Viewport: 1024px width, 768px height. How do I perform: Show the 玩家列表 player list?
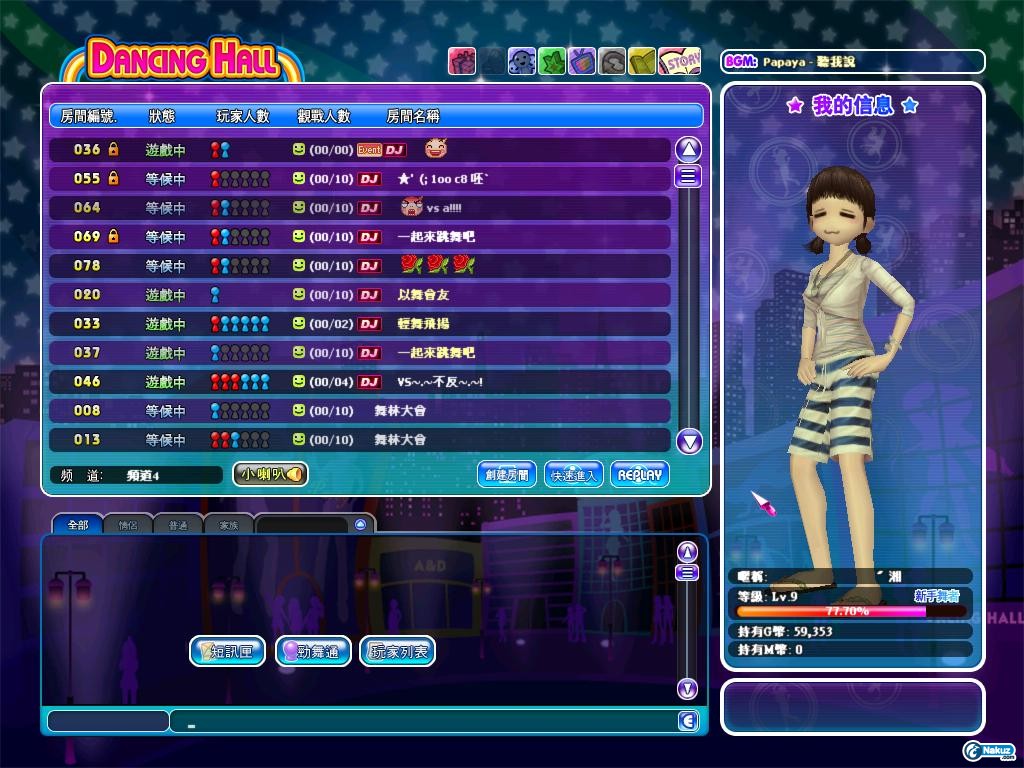pyautogui.click(x=398, y=652)
